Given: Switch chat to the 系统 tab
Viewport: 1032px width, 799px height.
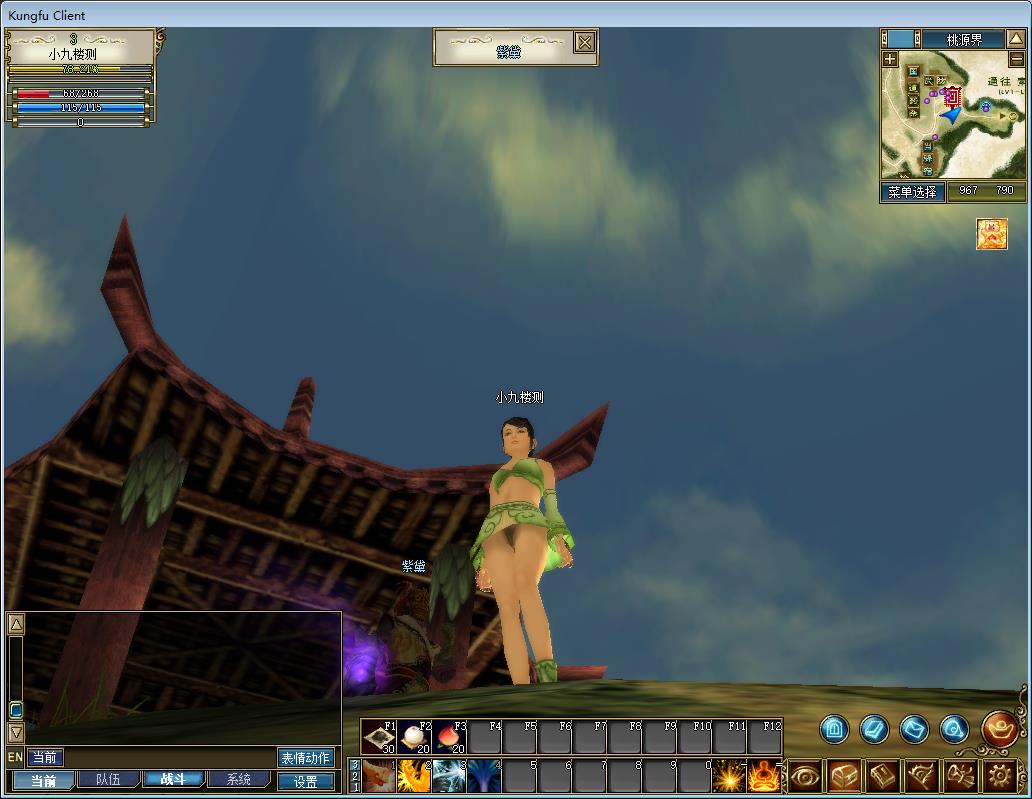Looking at the screenshot, I should point(238,780).
